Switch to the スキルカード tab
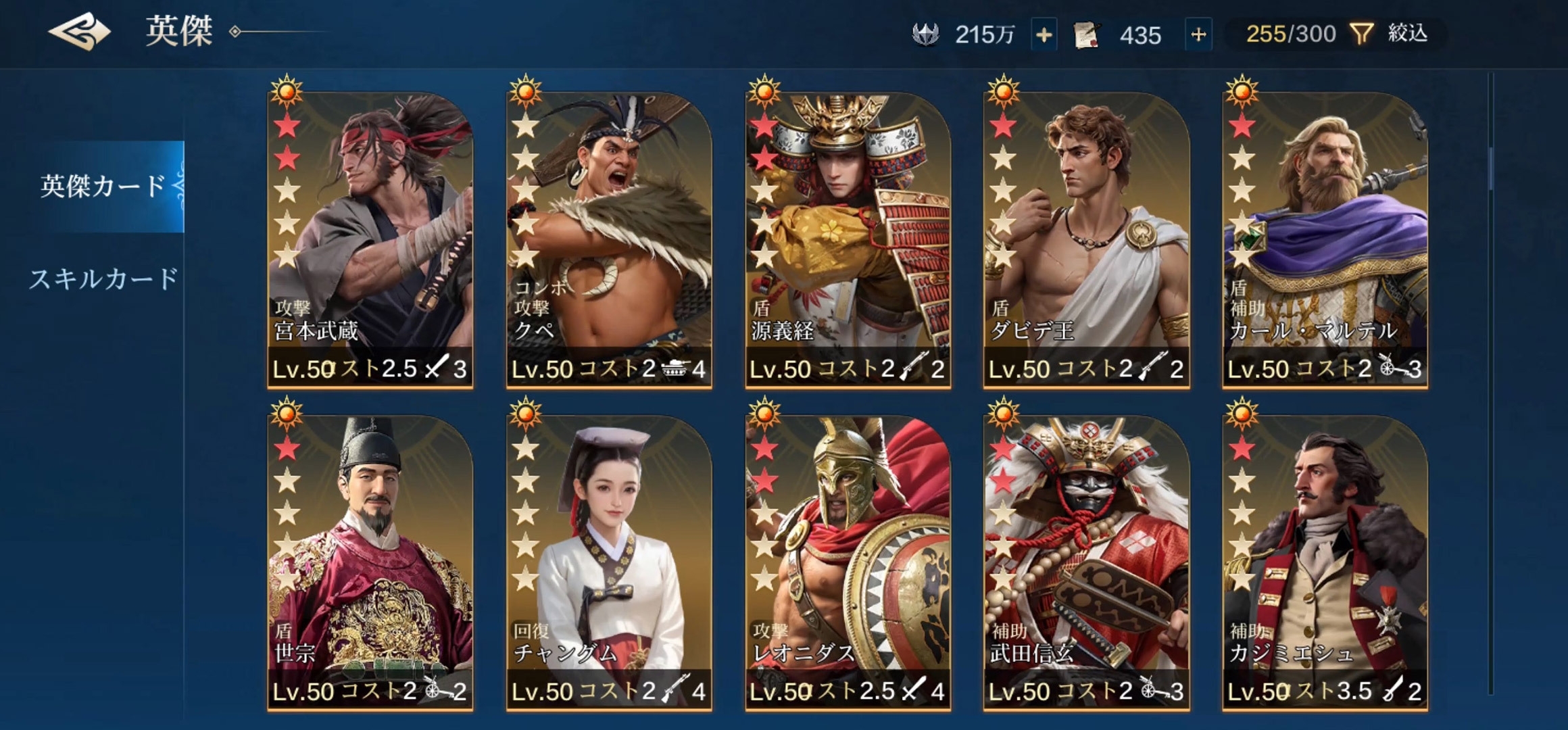The height and width of the screenshot is (730, 1568). 103,279
